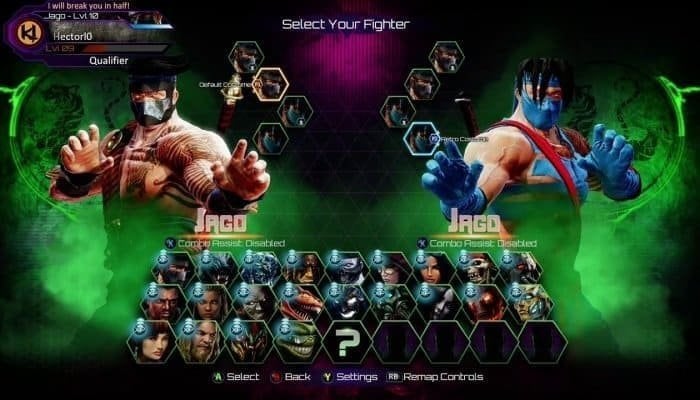Select the question mark random fighter tile
This screenshot has width=700, height=400.
(x=347, y=341)
